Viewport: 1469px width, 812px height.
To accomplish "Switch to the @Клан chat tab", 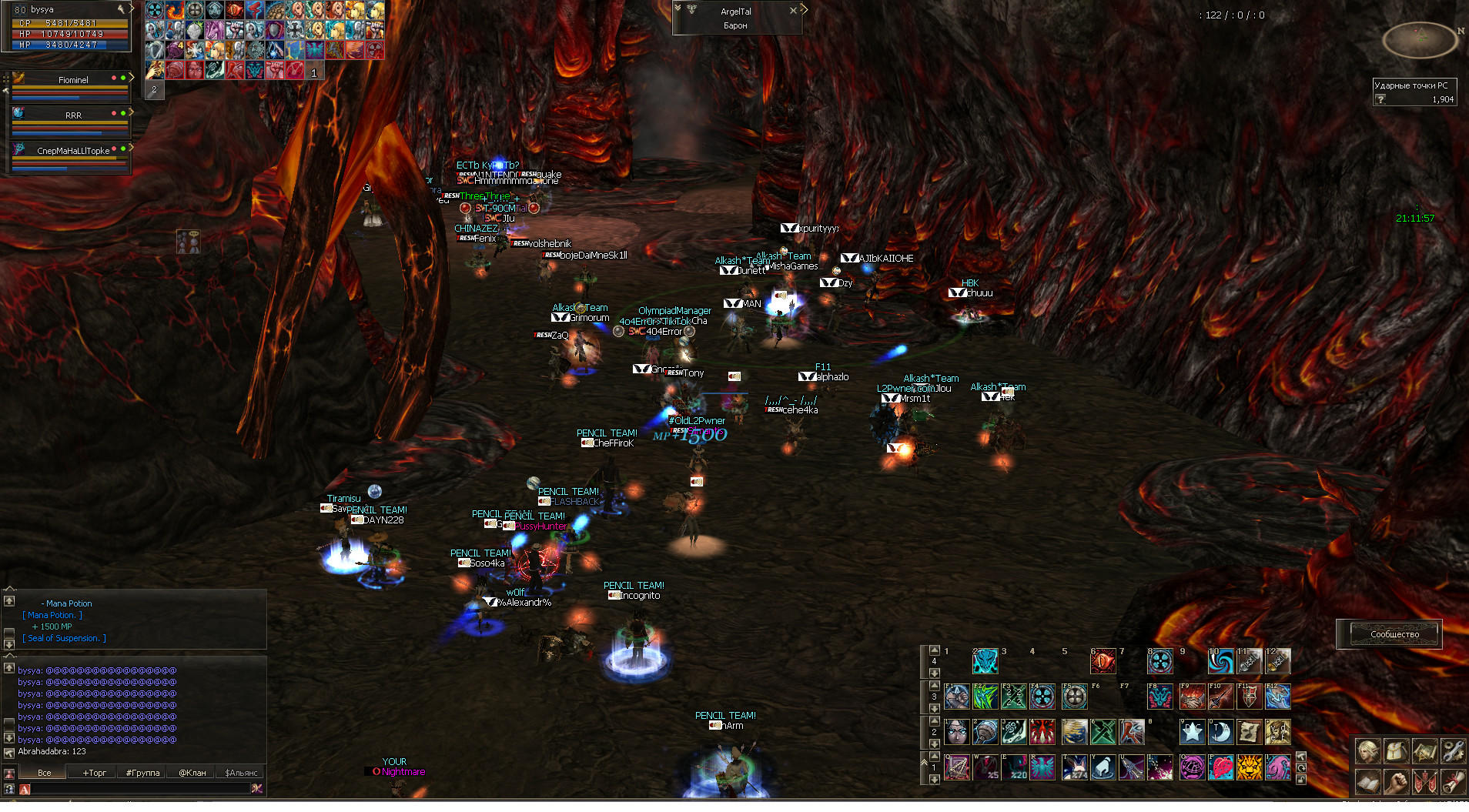I will 192,773.
